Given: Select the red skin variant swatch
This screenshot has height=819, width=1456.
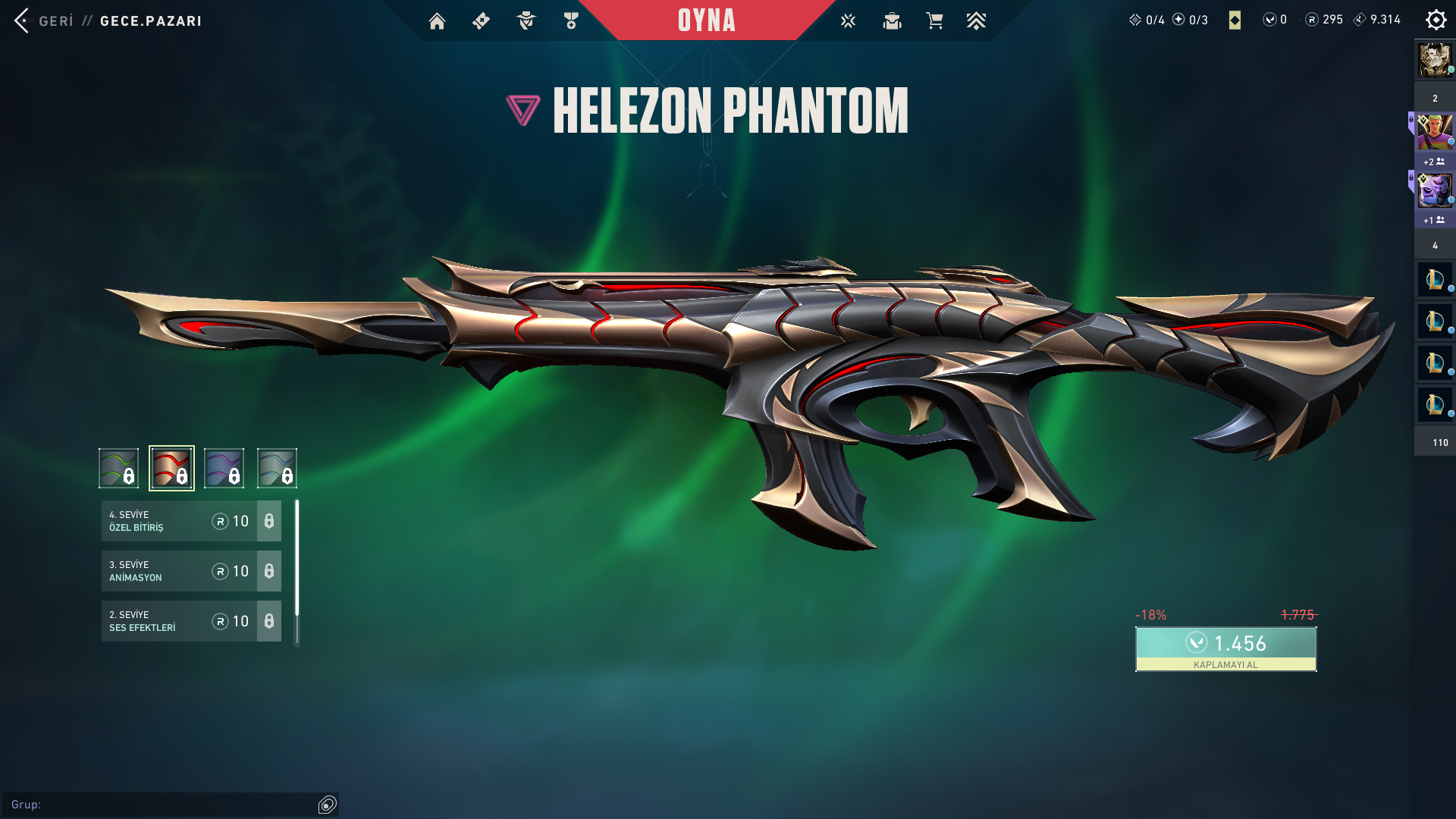Looking at the screenshot, I should tap(171, 468).
